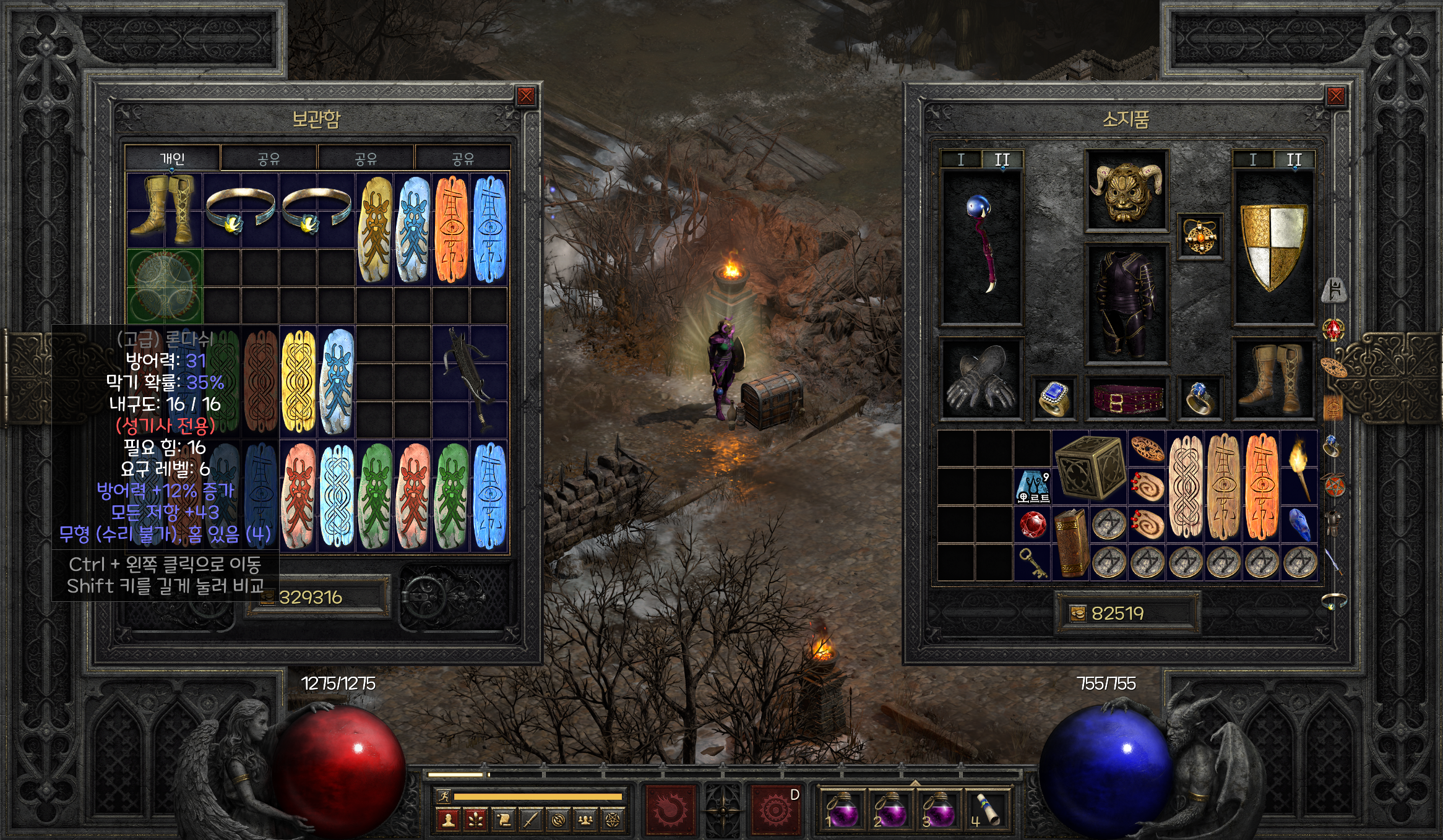Select the Ort rune stack
The image size is (1443, 840).
1032,486
